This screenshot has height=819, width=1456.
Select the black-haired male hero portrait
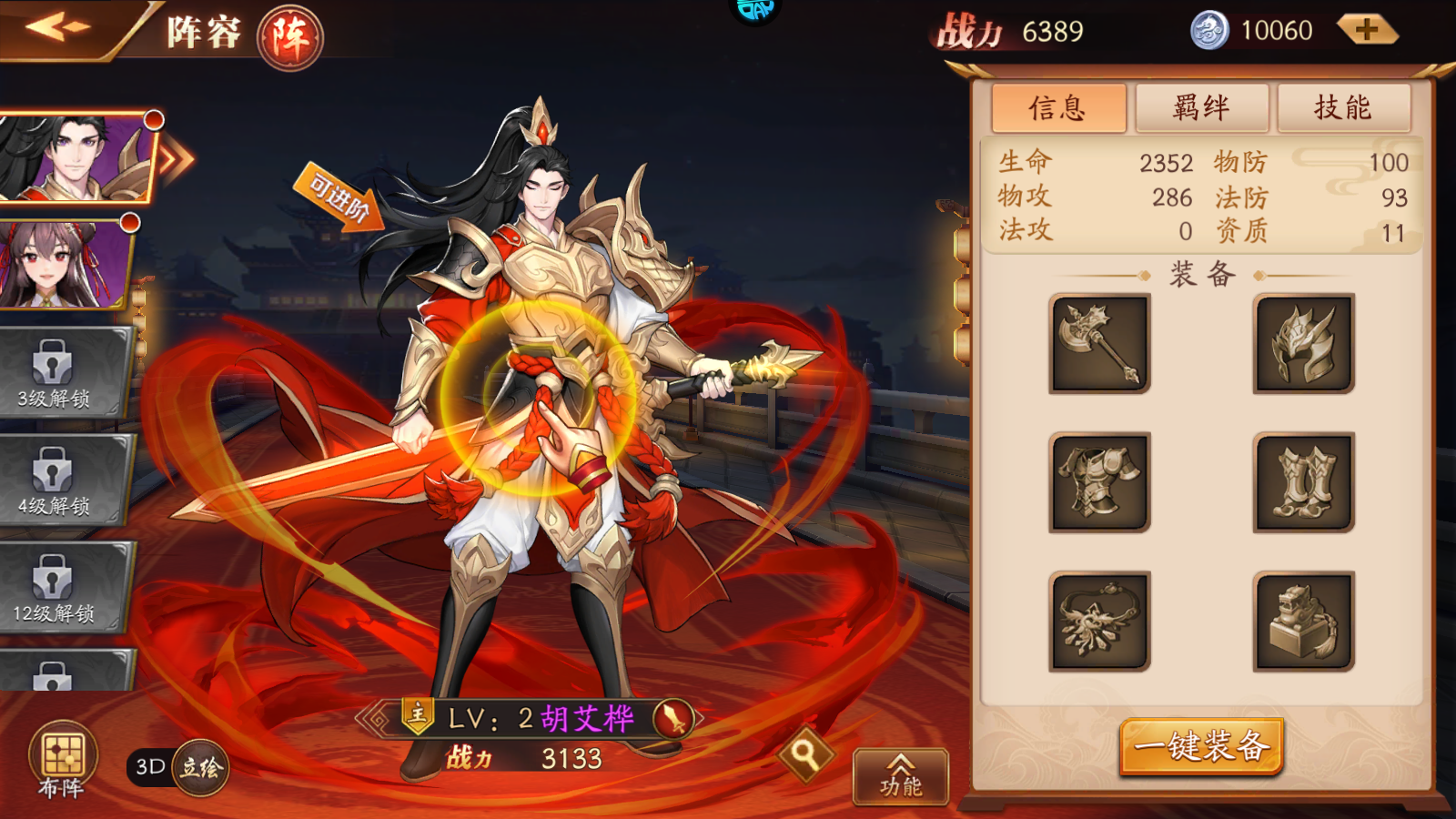pos(77,157)
